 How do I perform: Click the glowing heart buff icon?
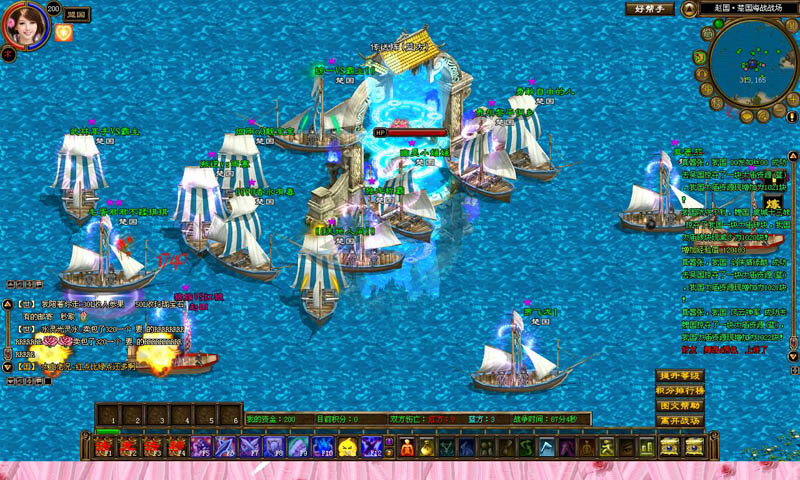pos(64,33)
